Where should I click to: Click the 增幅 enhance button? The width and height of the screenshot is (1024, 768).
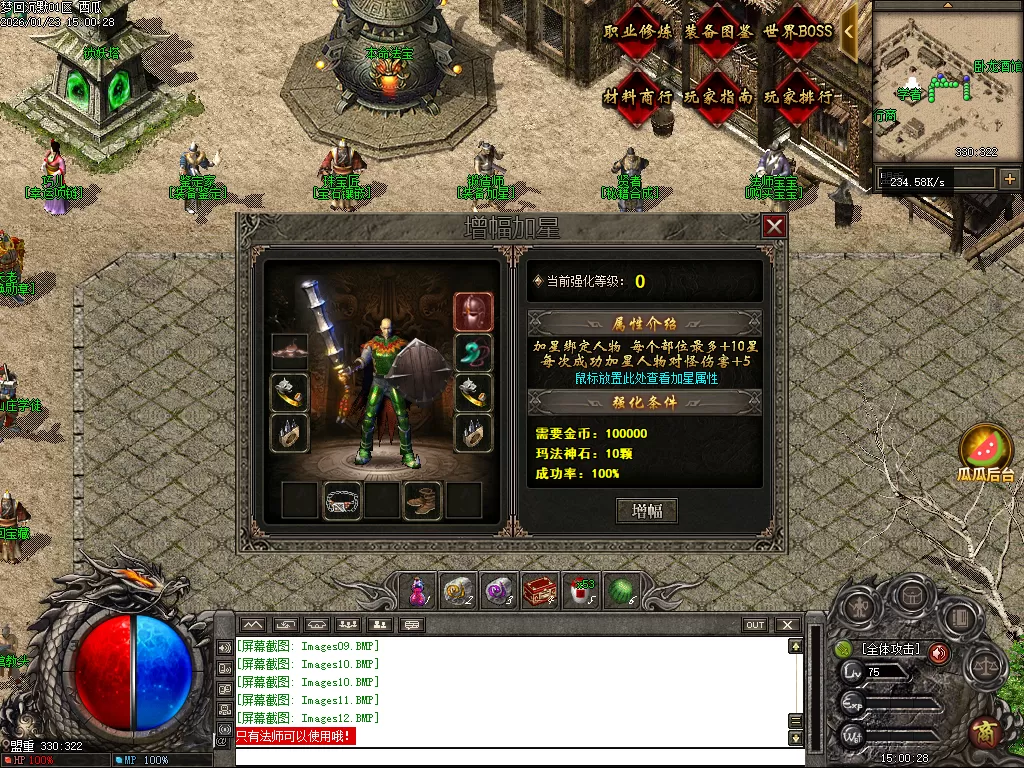click(x=647, y=511)
